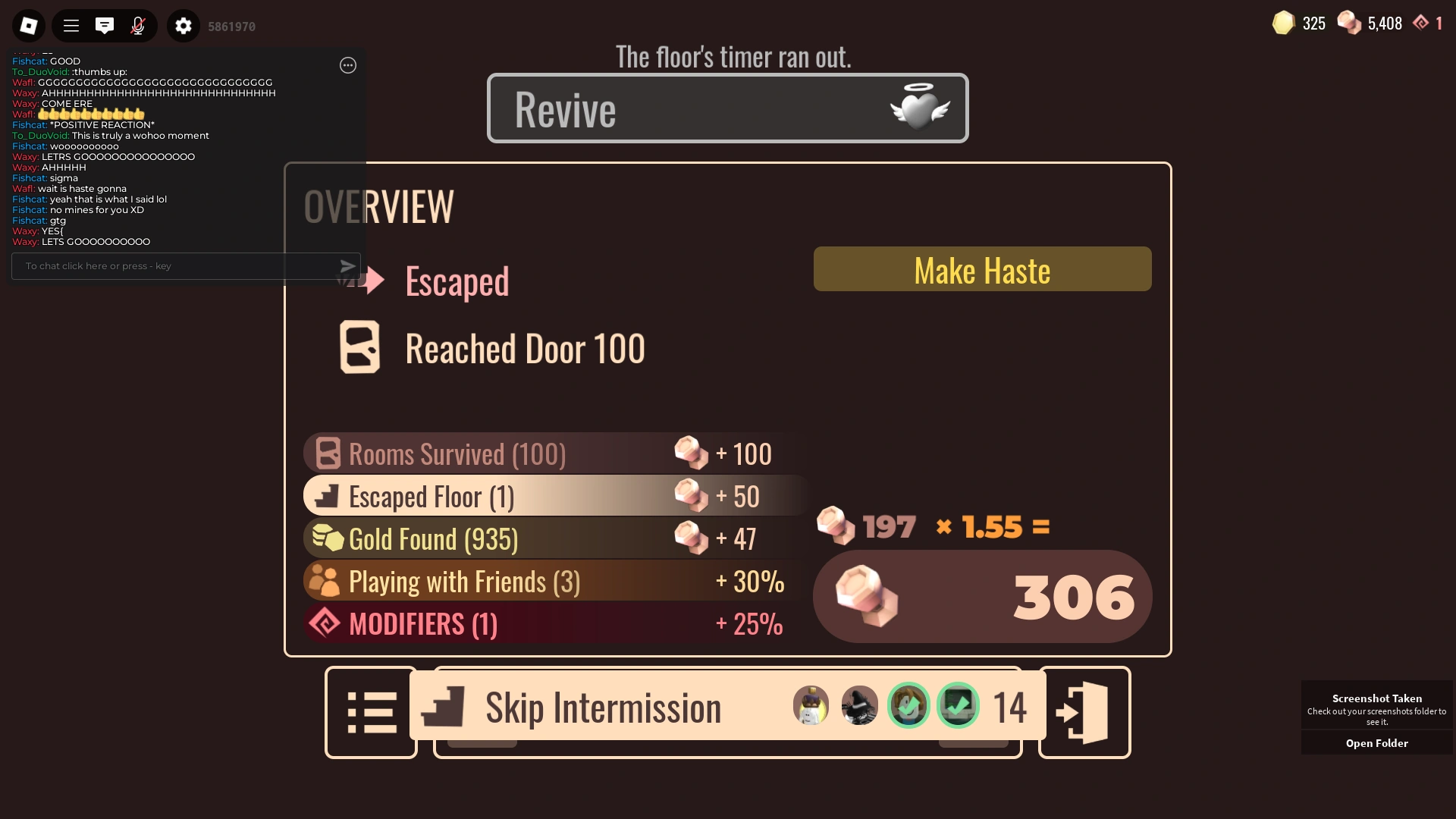Viewport: 1456px width, 819px height.
Task: Click the knobs currency icon showing 5,408
Action: [x=1351, y=23]
